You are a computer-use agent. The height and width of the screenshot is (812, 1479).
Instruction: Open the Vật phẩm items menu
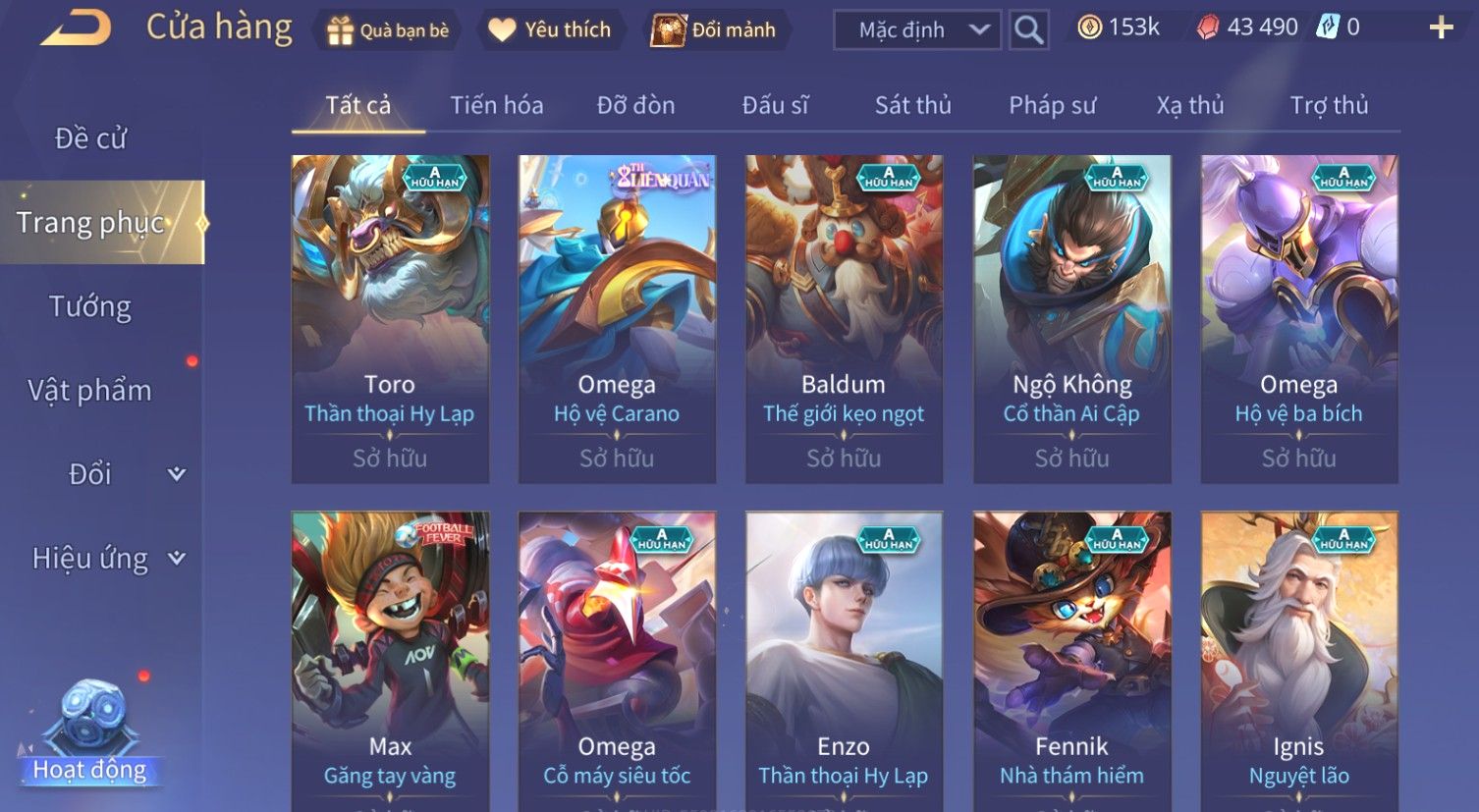pos(90,391)
